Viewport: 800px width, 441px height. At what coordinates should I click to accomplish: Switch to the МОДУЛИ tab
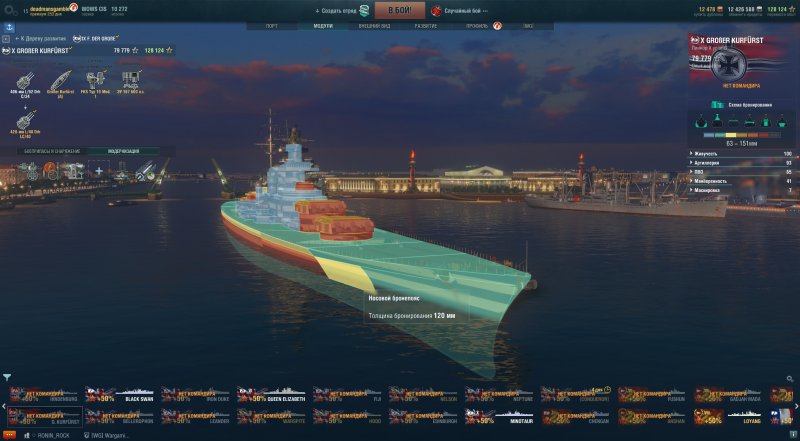323,26
